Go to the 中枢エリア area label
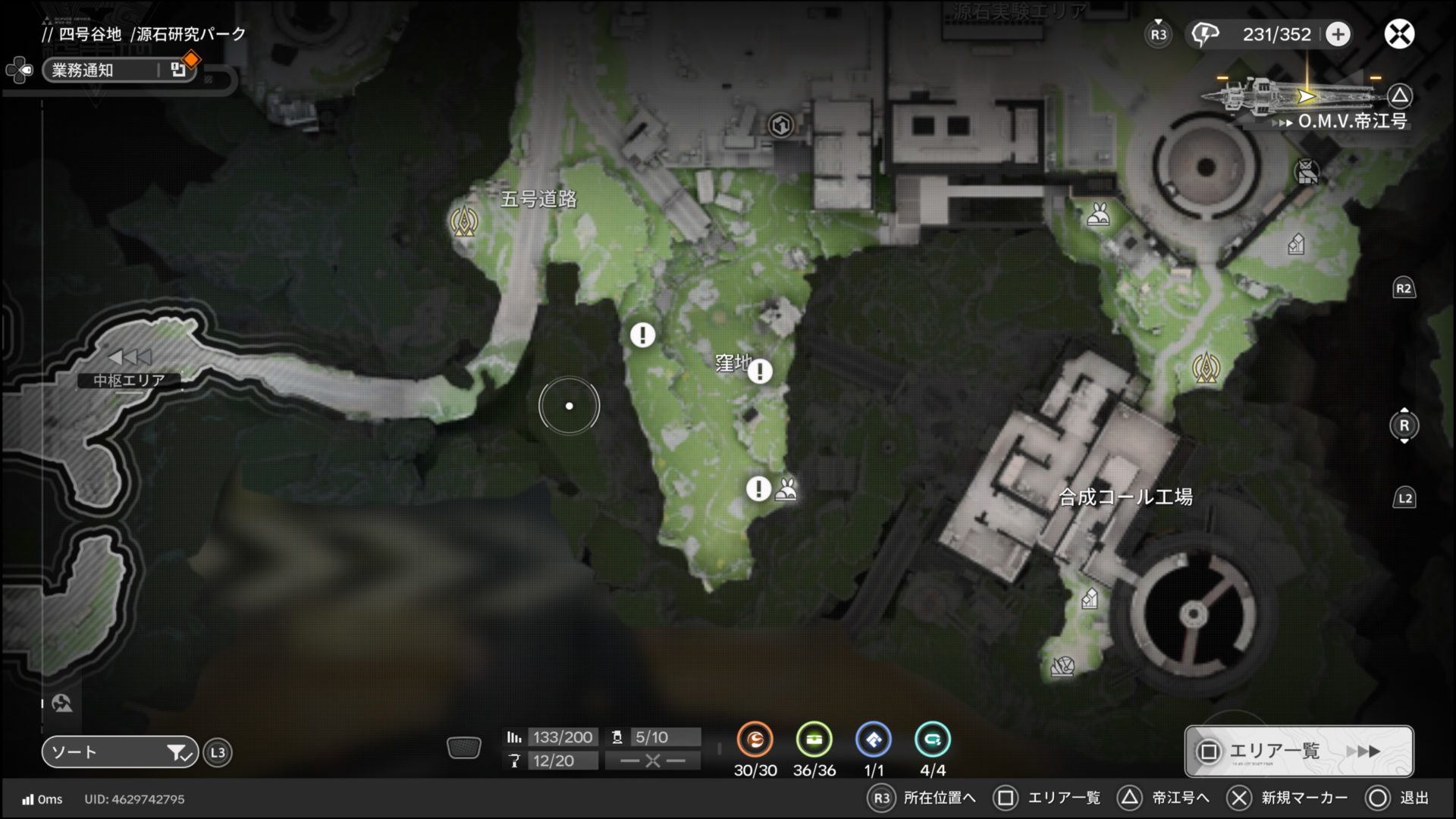 (x=129, y=380)
